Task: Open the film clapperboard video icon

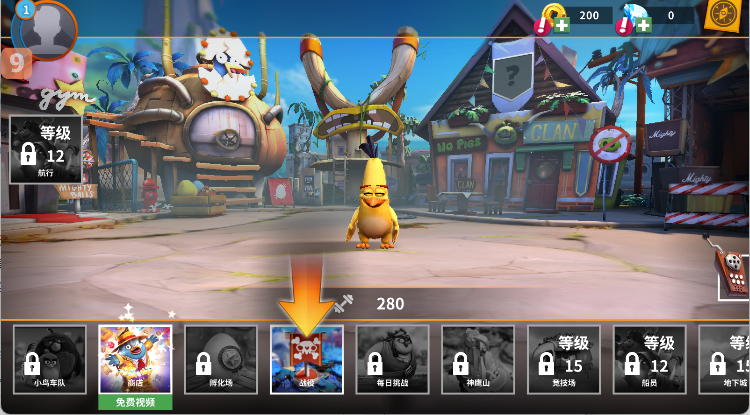Action: pyautogui.click(x=732, y=270)
